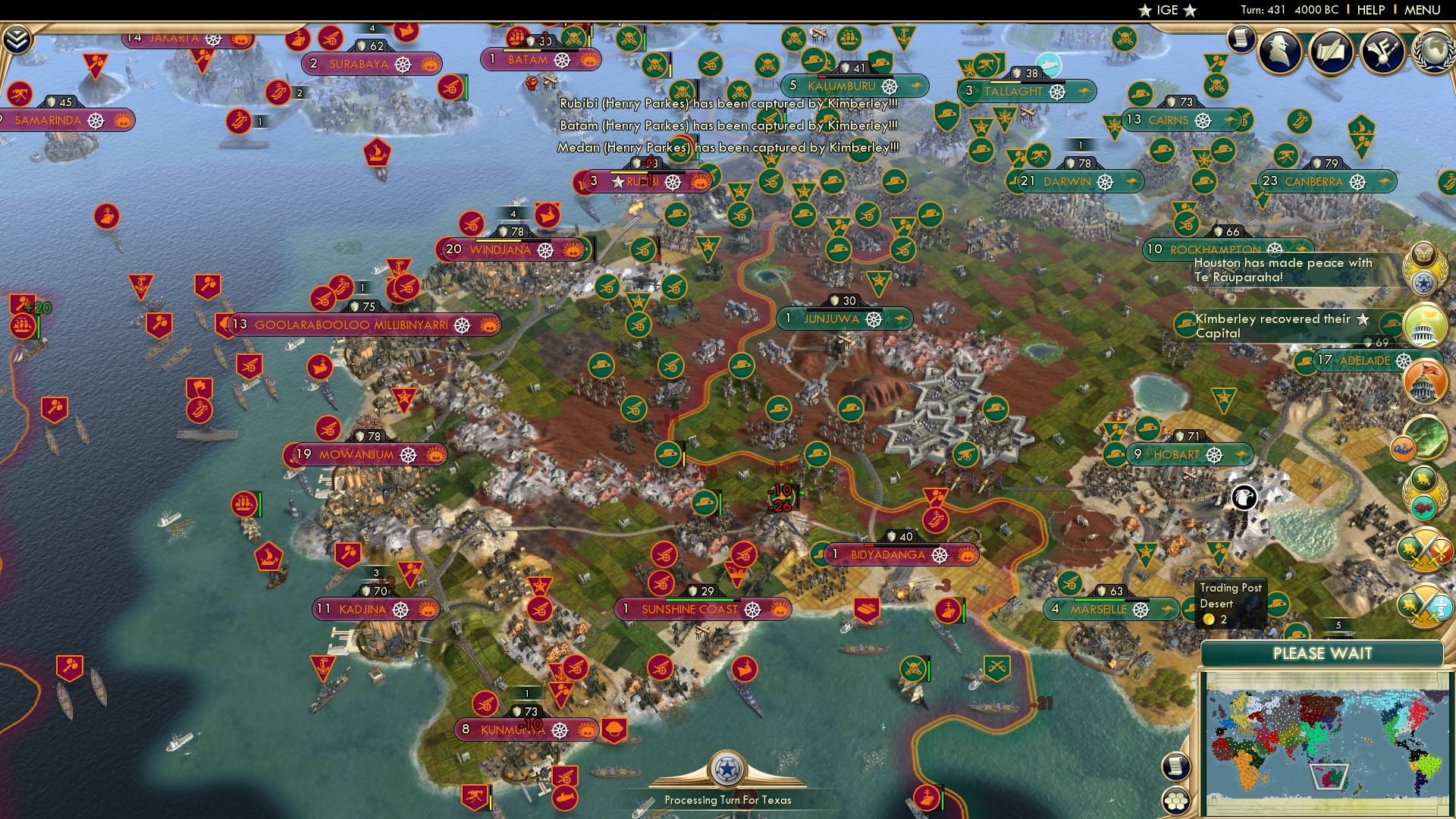Click the PLEASE WAIT banner
The height and width of the screenshot is (819, 1456).
tap(1323, 653)
